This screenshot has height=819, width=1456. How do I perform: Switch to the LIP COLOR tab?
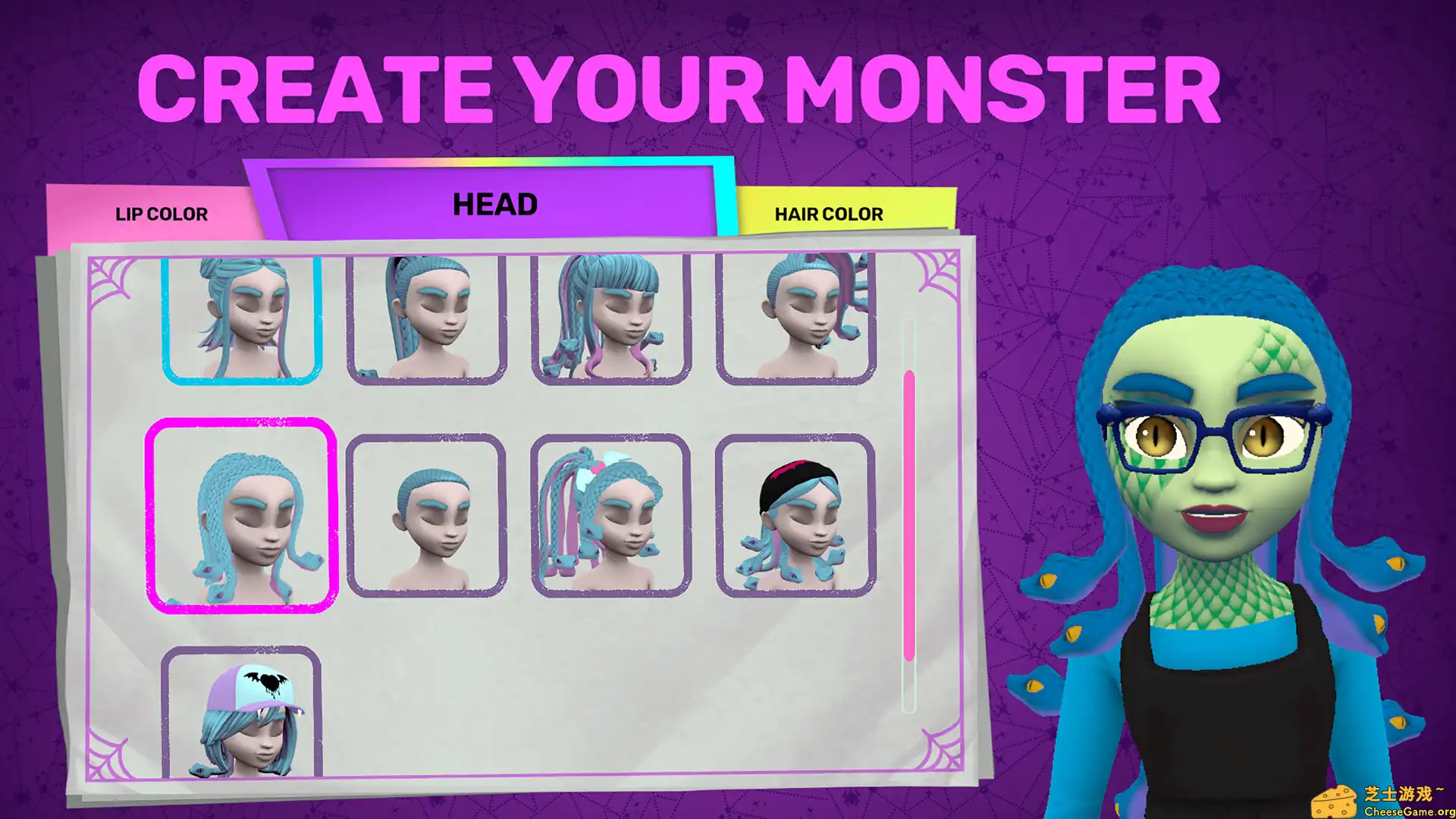pos(162,213)
